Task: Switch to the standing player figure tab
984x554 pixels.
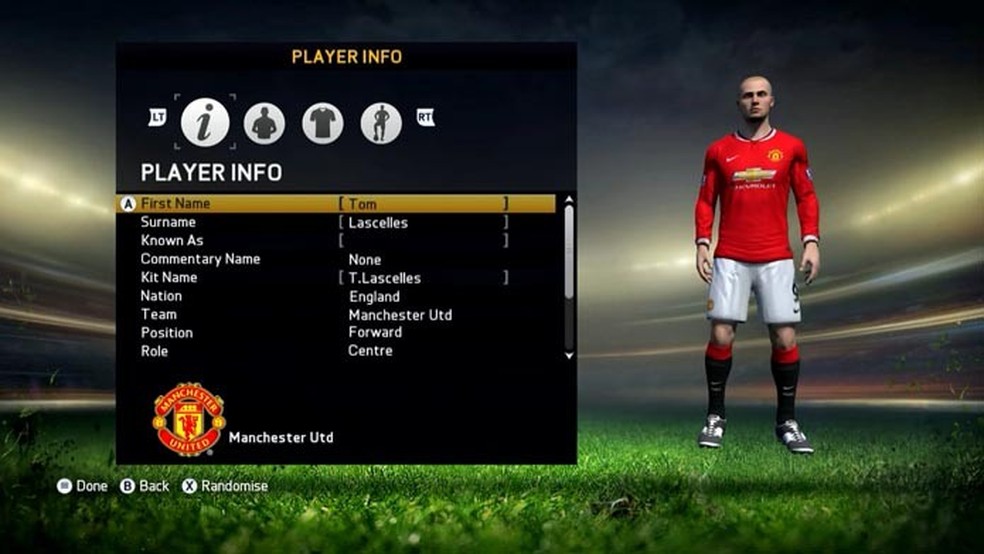Action: click(x=381, y=123)
